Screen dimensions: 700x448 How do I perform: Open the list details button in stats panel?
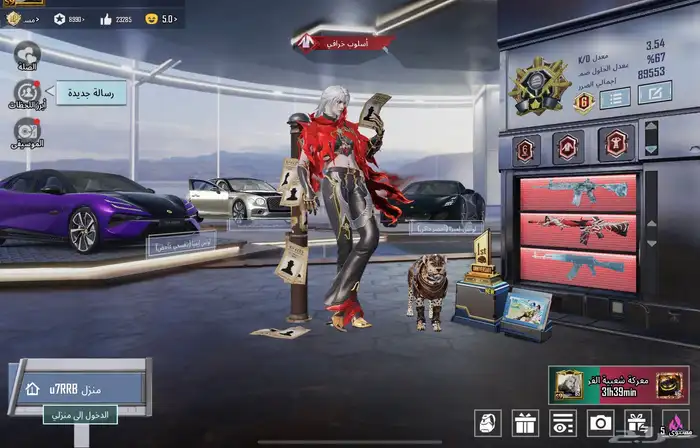coord(613,96)
